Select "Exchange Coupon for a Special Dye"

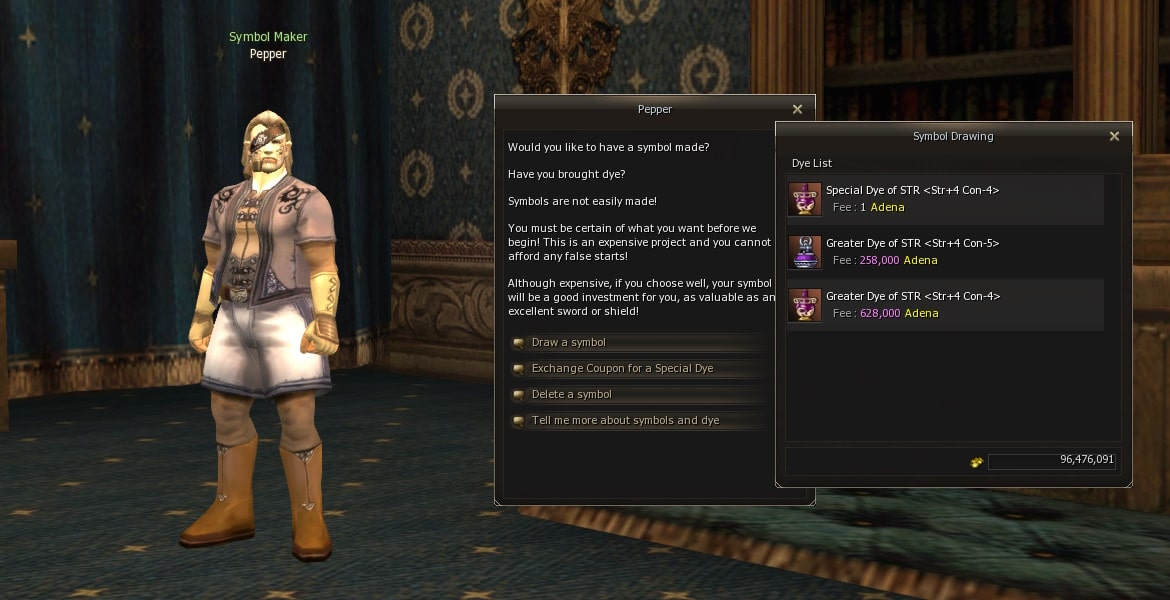click(622, 369)
